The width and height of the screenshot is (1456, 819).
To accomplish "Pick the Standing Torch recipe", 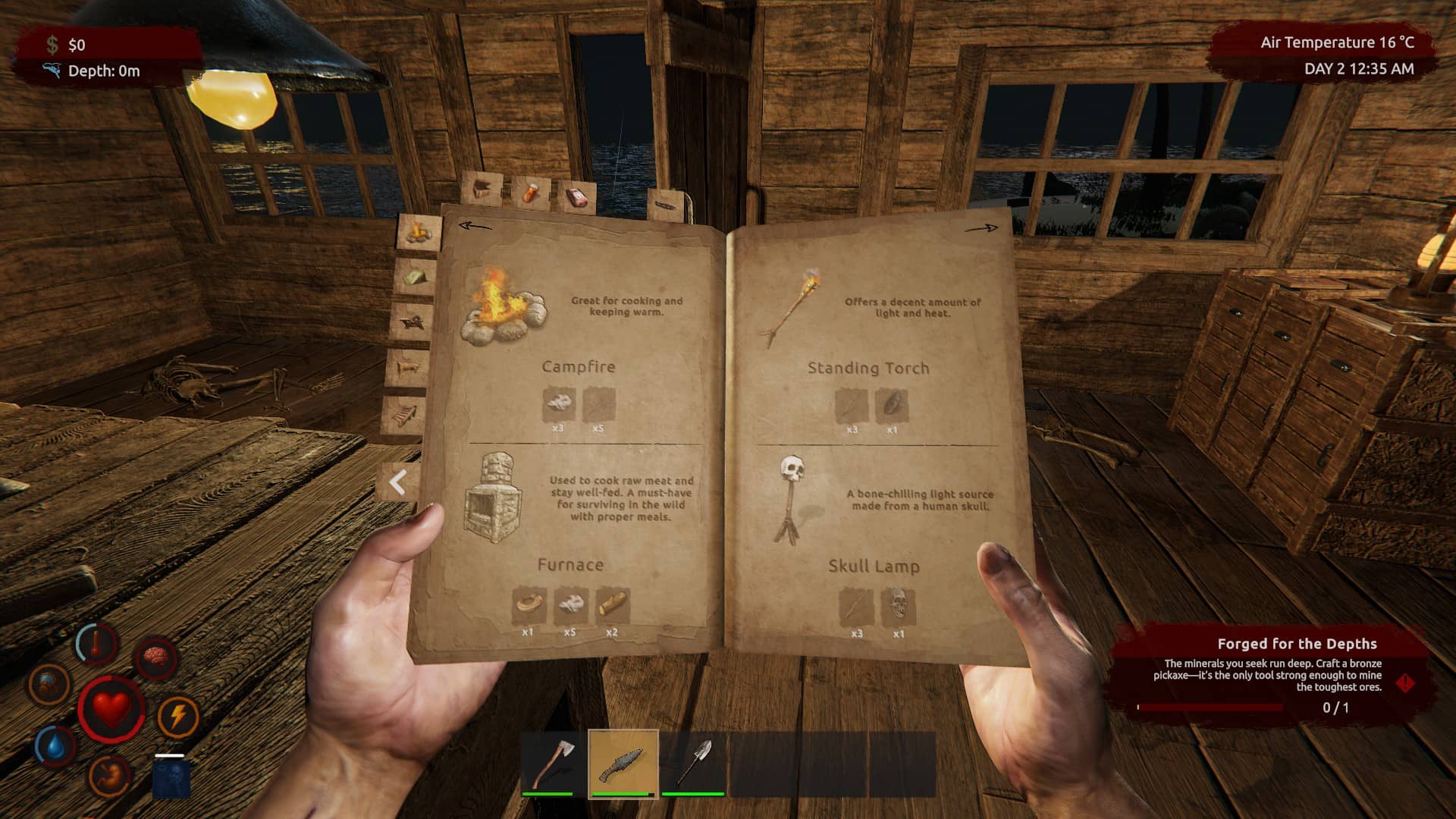I will [792, 306].
